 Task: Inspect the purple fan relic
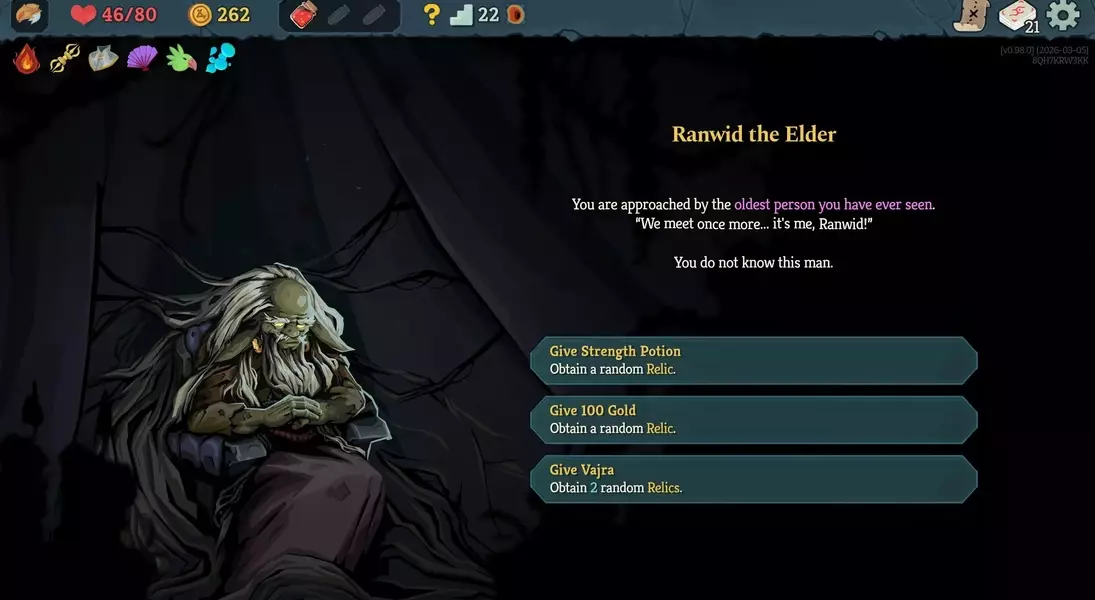pyautogui.click(x=142, y=58)
